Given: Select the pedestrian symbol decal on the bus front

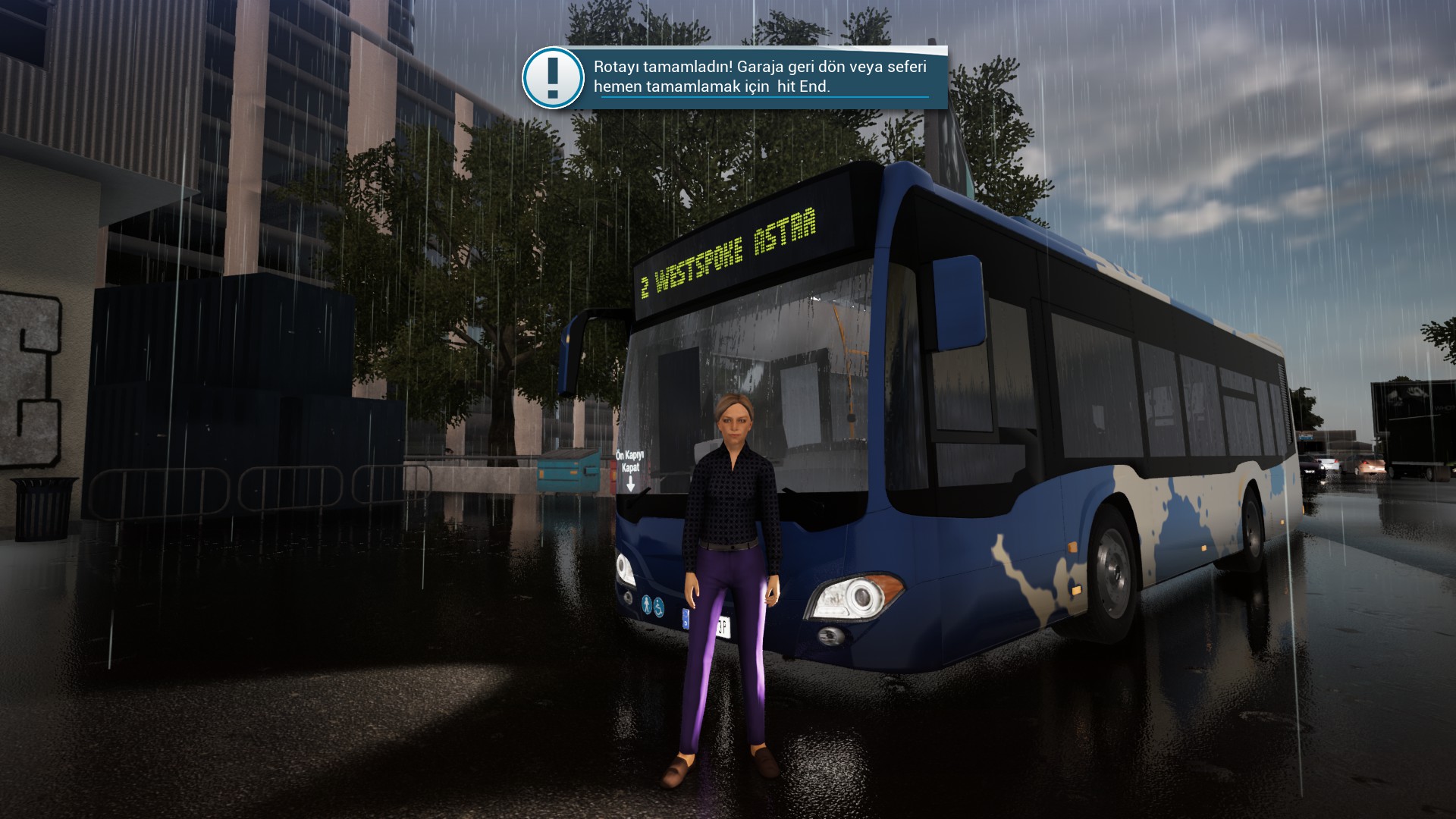Looking at the screenshot, I should pyautogui.click(x=648, y=604).
